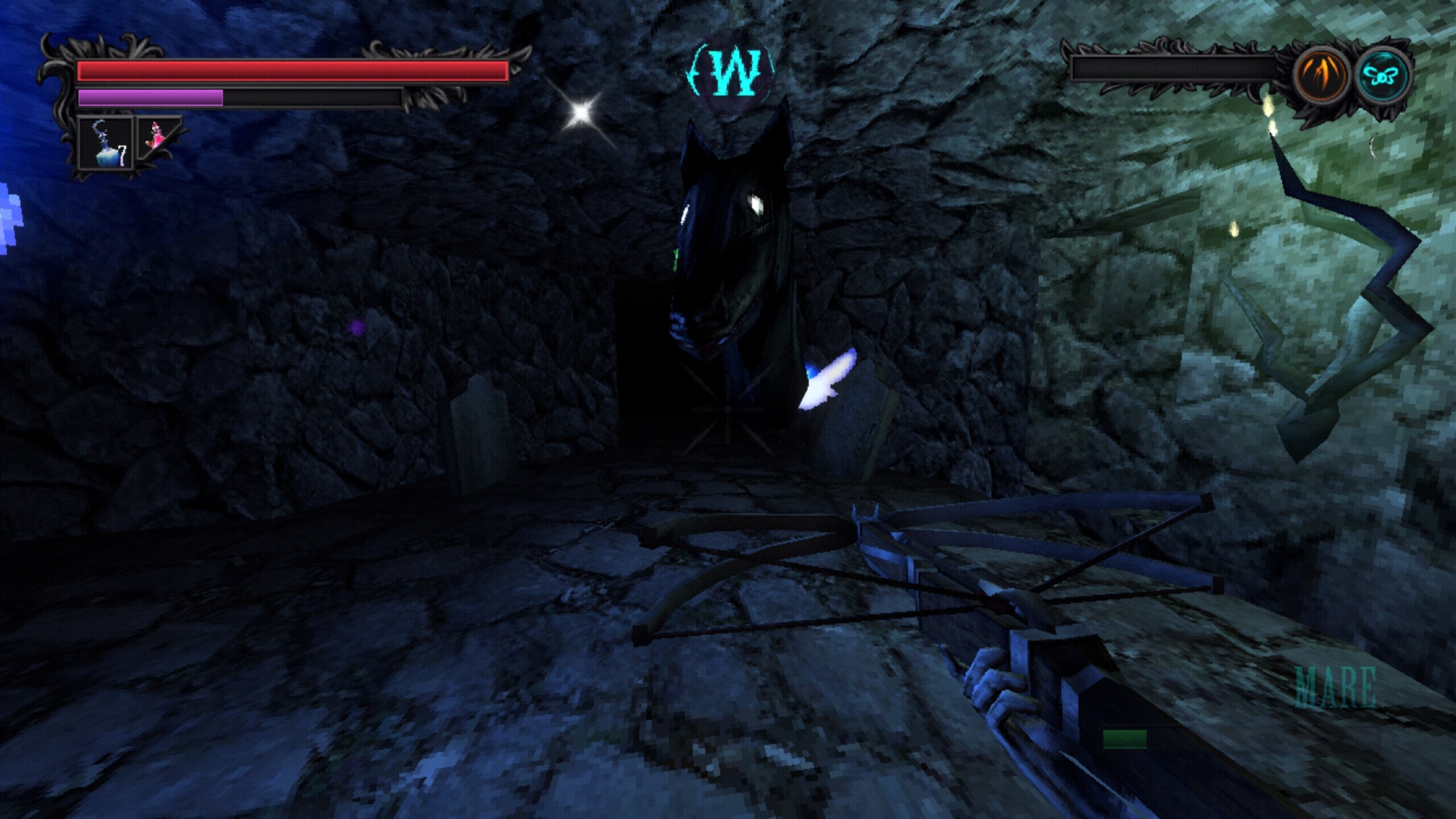The image size is (1456, 819).
Task: Trigger the cyan butterfly ability orb
Action: pos(1381,76)
